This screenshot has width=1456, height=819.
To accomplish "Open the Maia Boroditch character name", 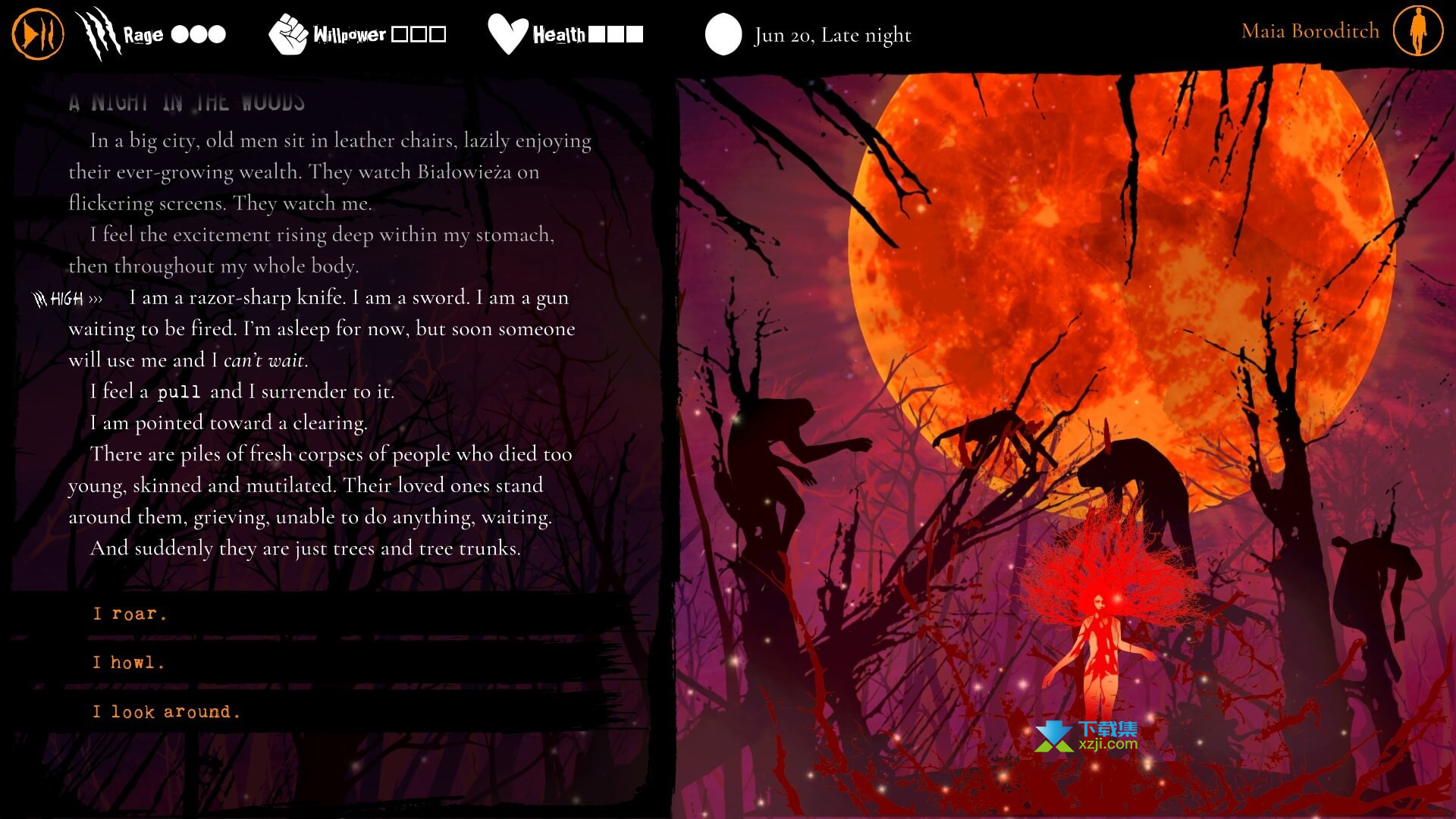I will tap(1310, 31).
